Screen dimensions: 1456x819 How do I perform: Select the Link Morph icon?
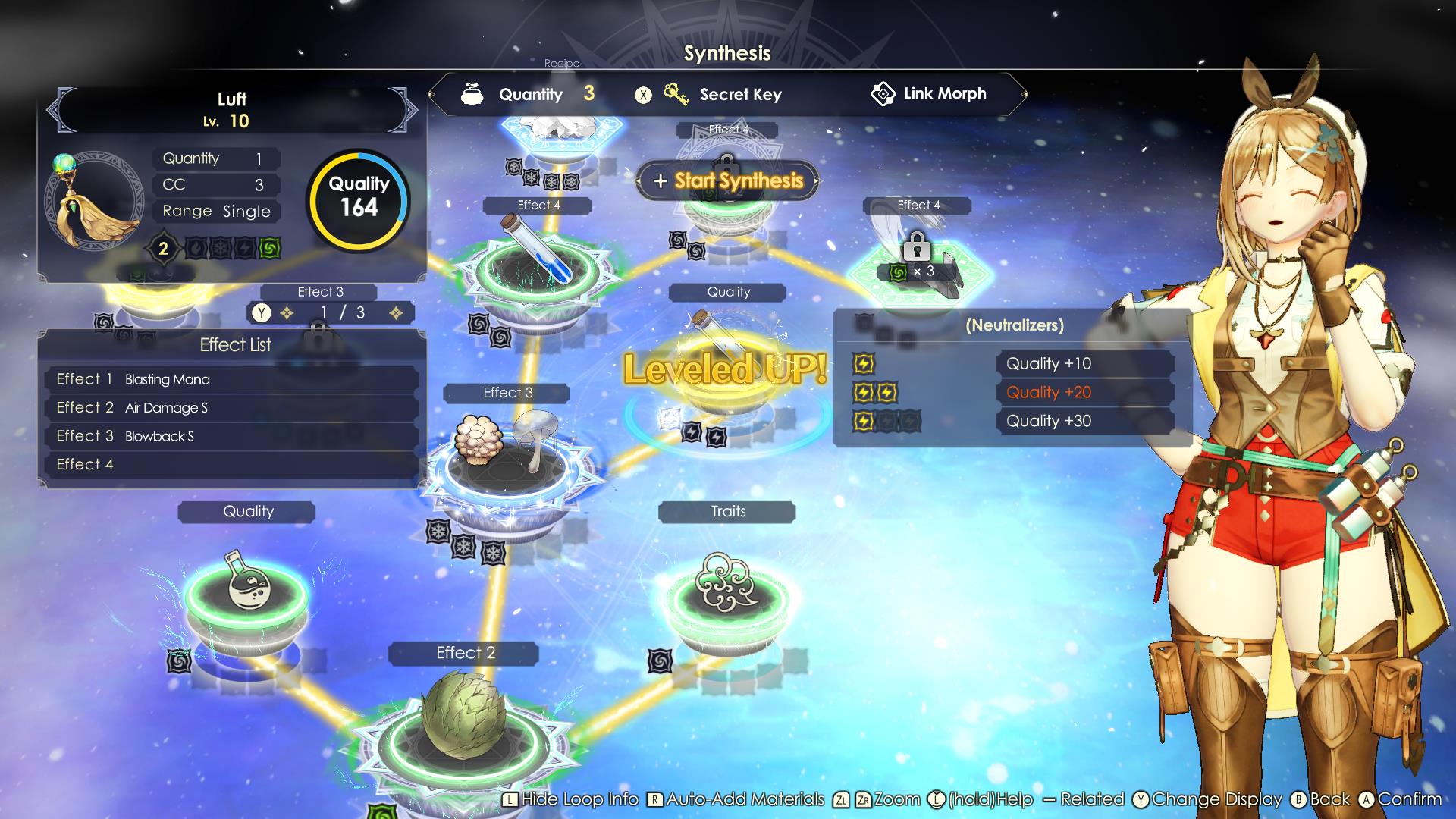point(884,93)
